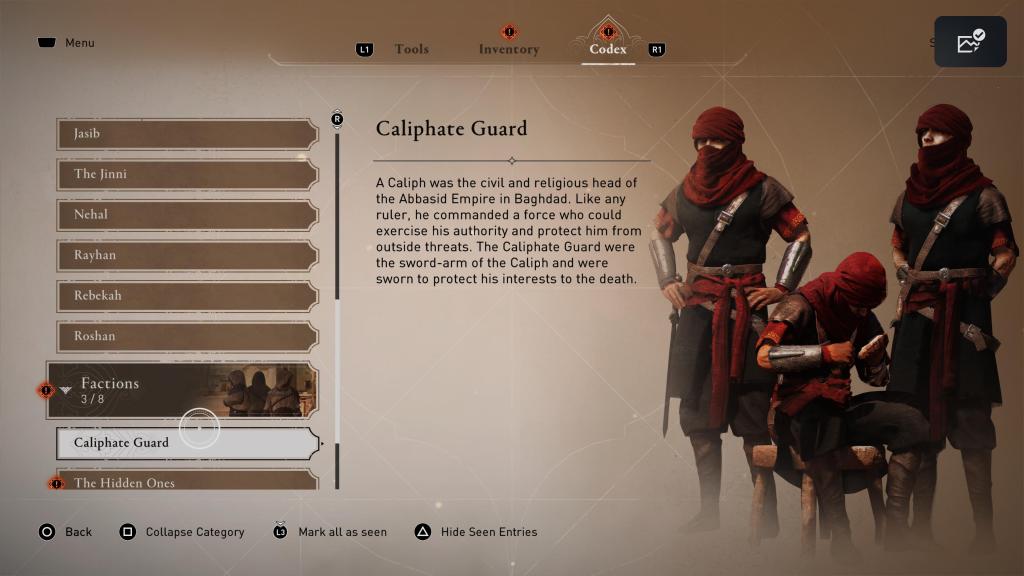Hide Seen Entries in the list
1024x576 pixels.
tap(477, 532)
